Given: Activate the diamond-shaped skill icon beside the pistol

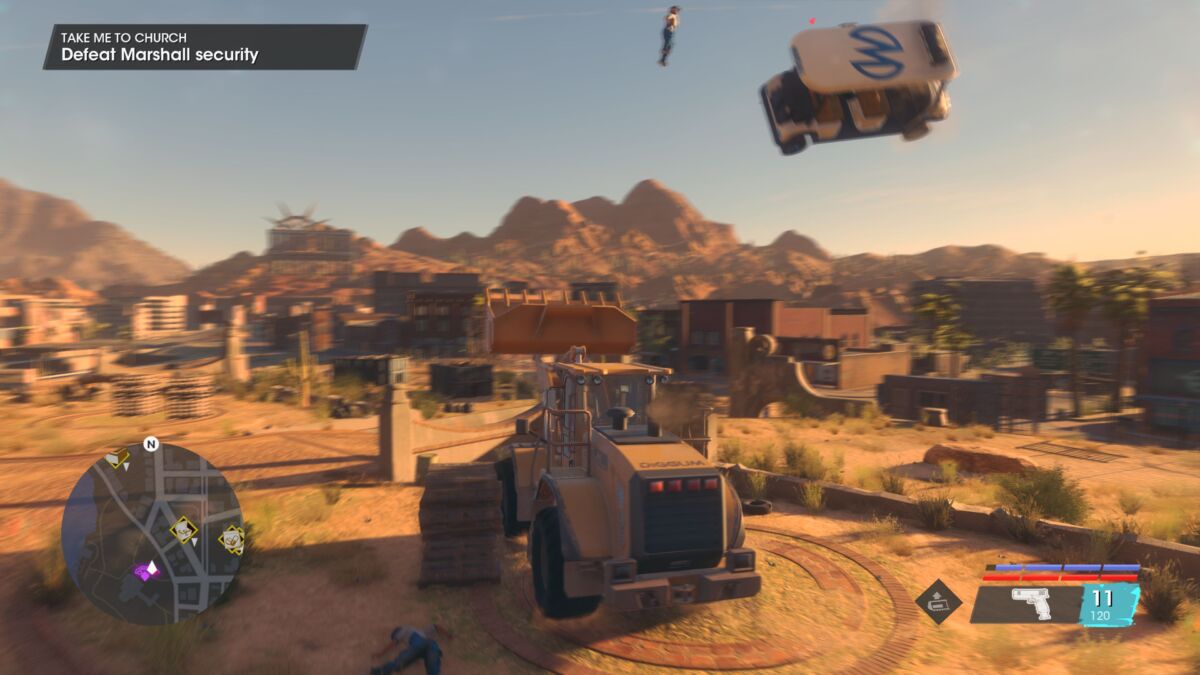Looking at the screenshot, I should (938, 602).
